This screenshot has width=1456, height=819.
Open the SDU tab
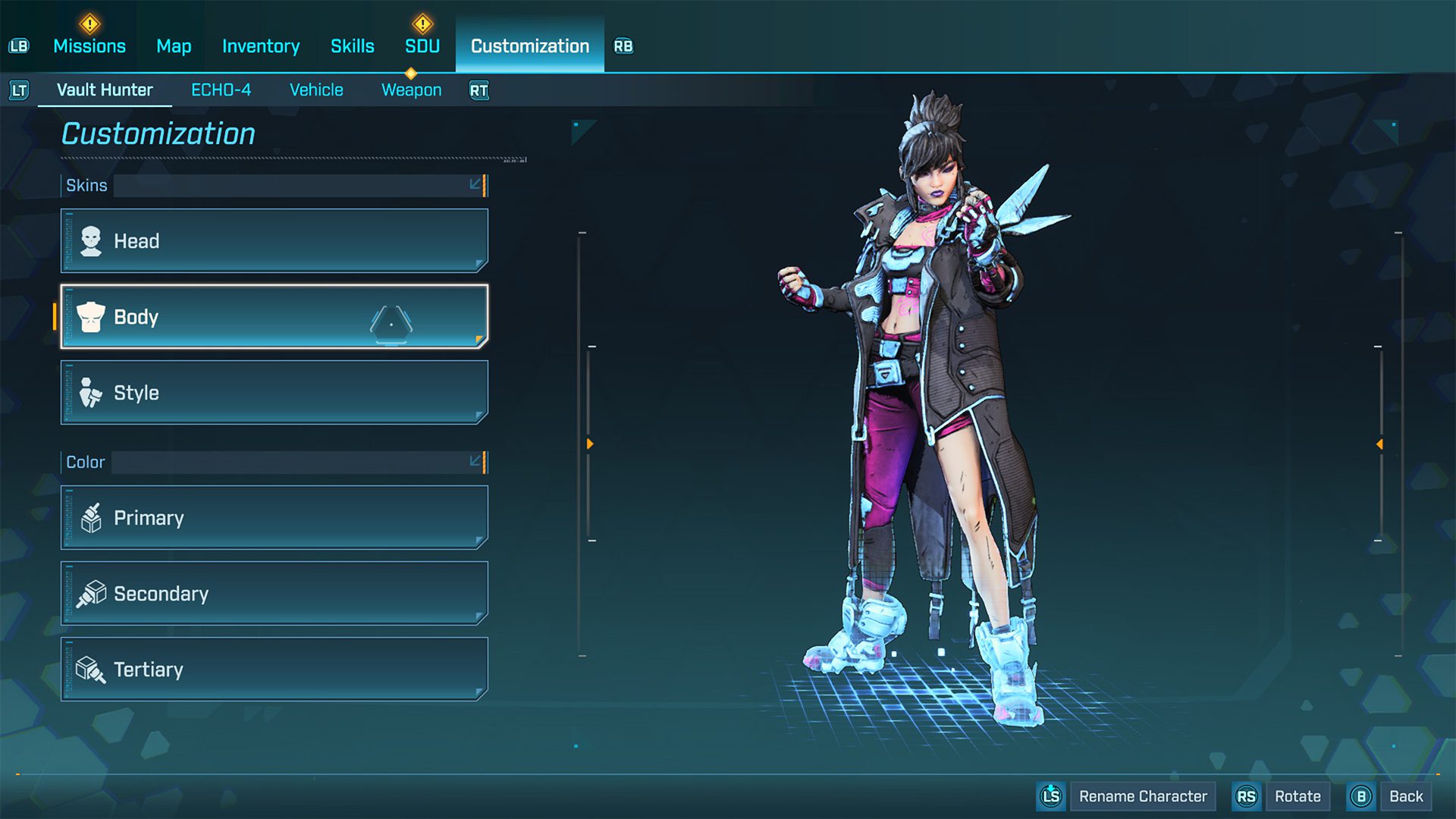point(422,46)
